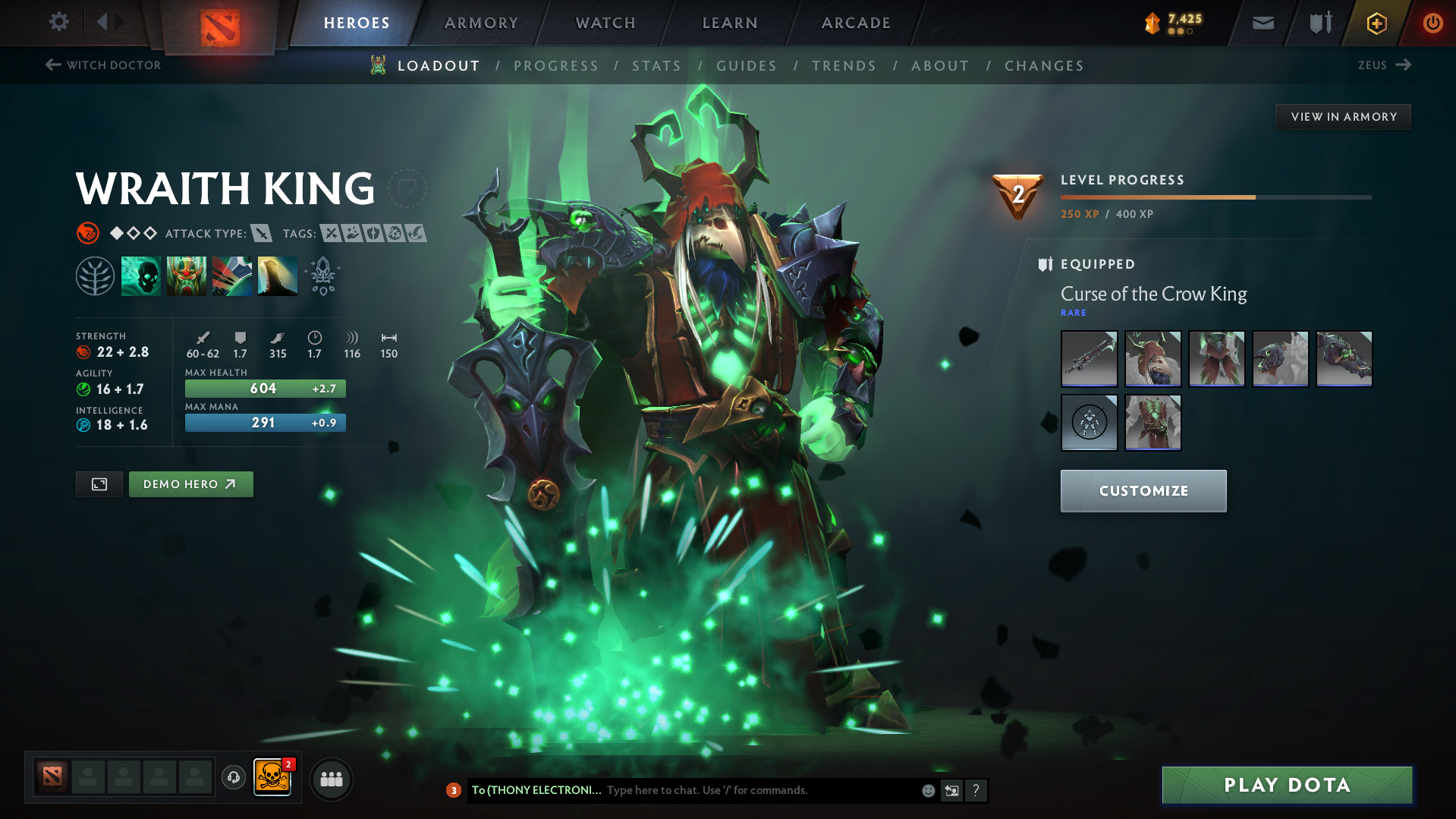The image size is (1456, 819).
Task: Expand the friends list panel
Action: tap(332, 779)
